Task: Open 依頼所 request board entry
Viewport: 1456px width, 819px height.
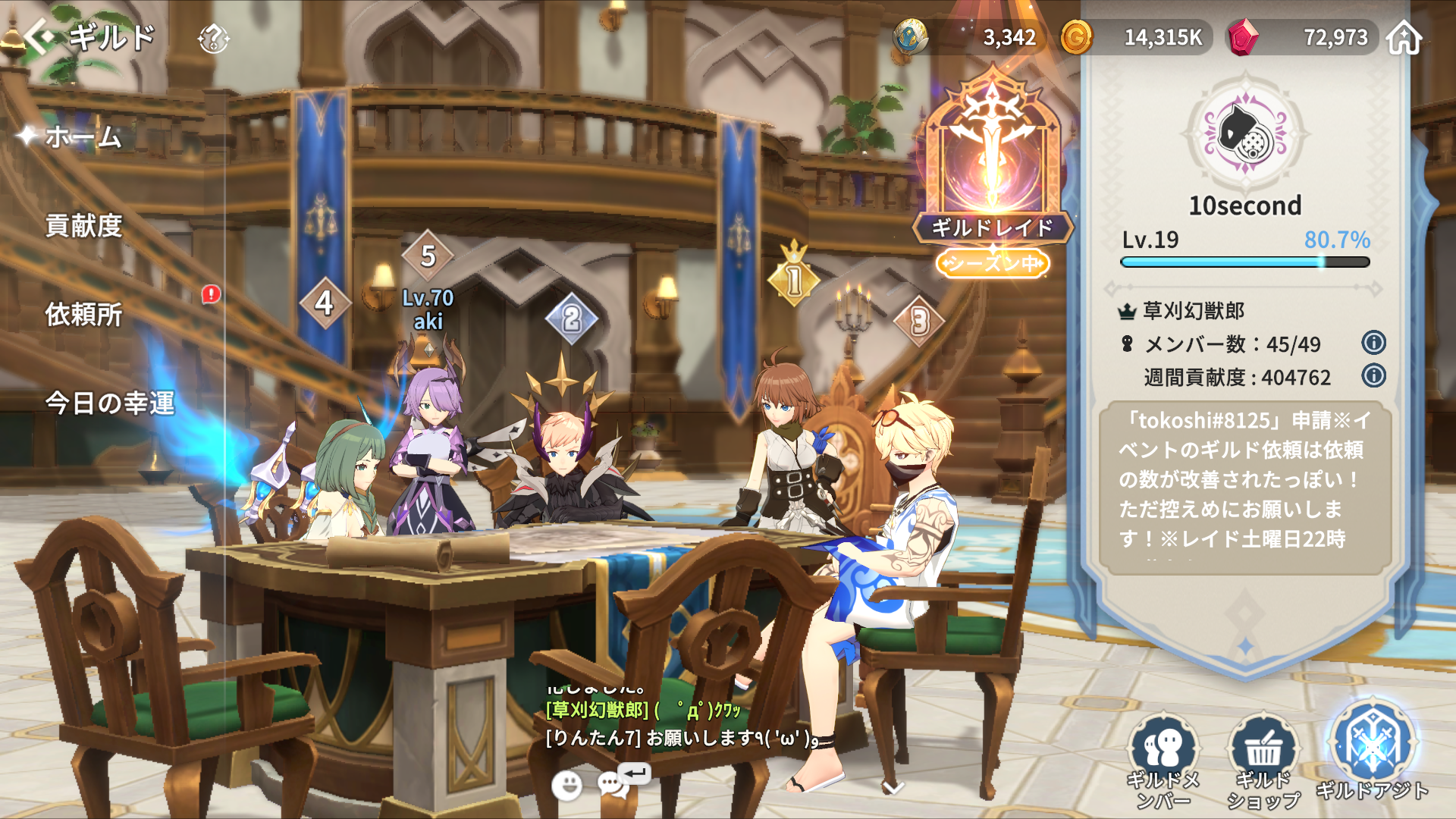Action: pos(83,315)
